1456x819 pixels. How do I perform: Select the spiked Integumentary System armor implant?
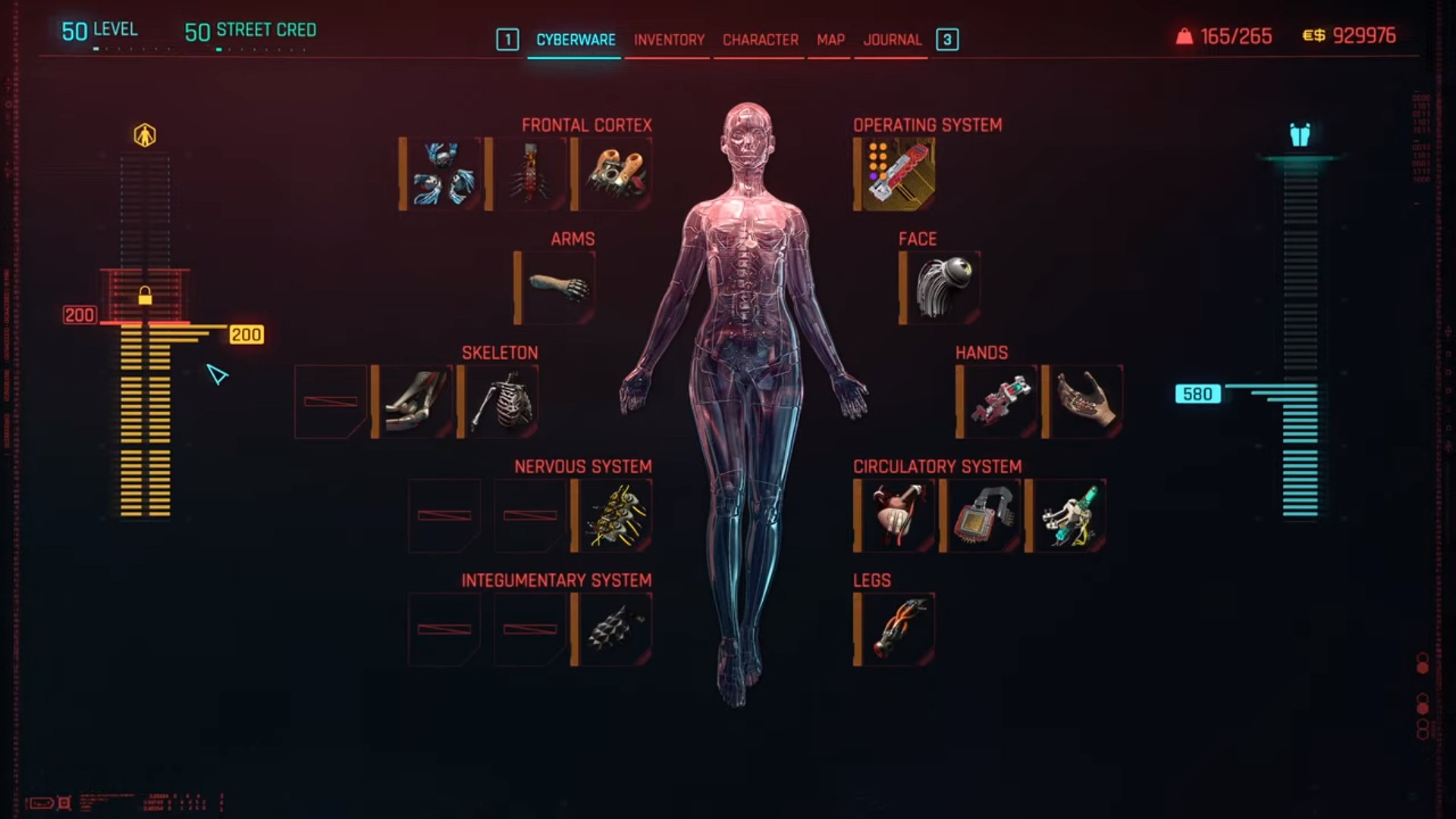(x=613, y=628)
